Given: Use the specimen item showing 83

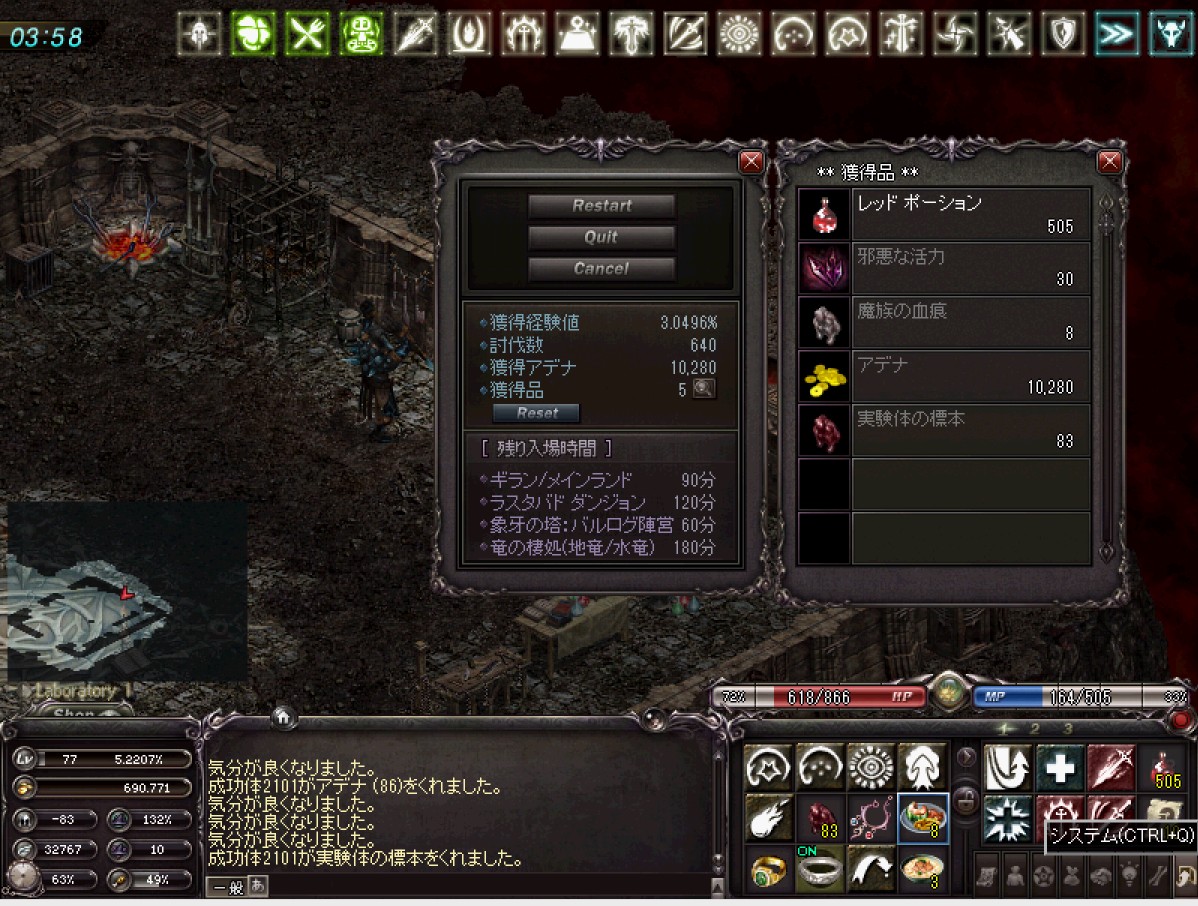Looking at the screenshot, I should click(x=821, y=818).
